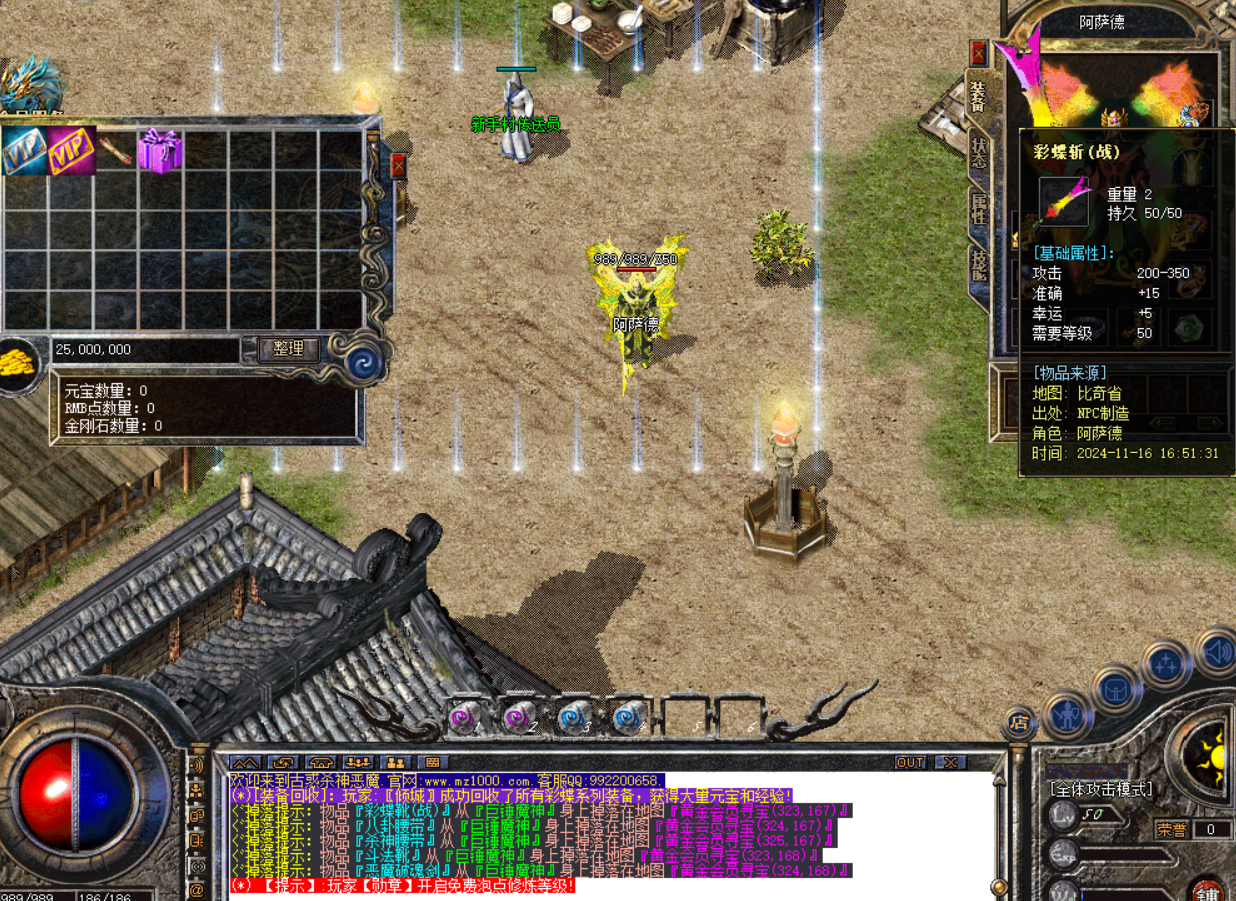1236x901 pixels.
Task: Open the purple gift box item
Action: tap(160, 150)
